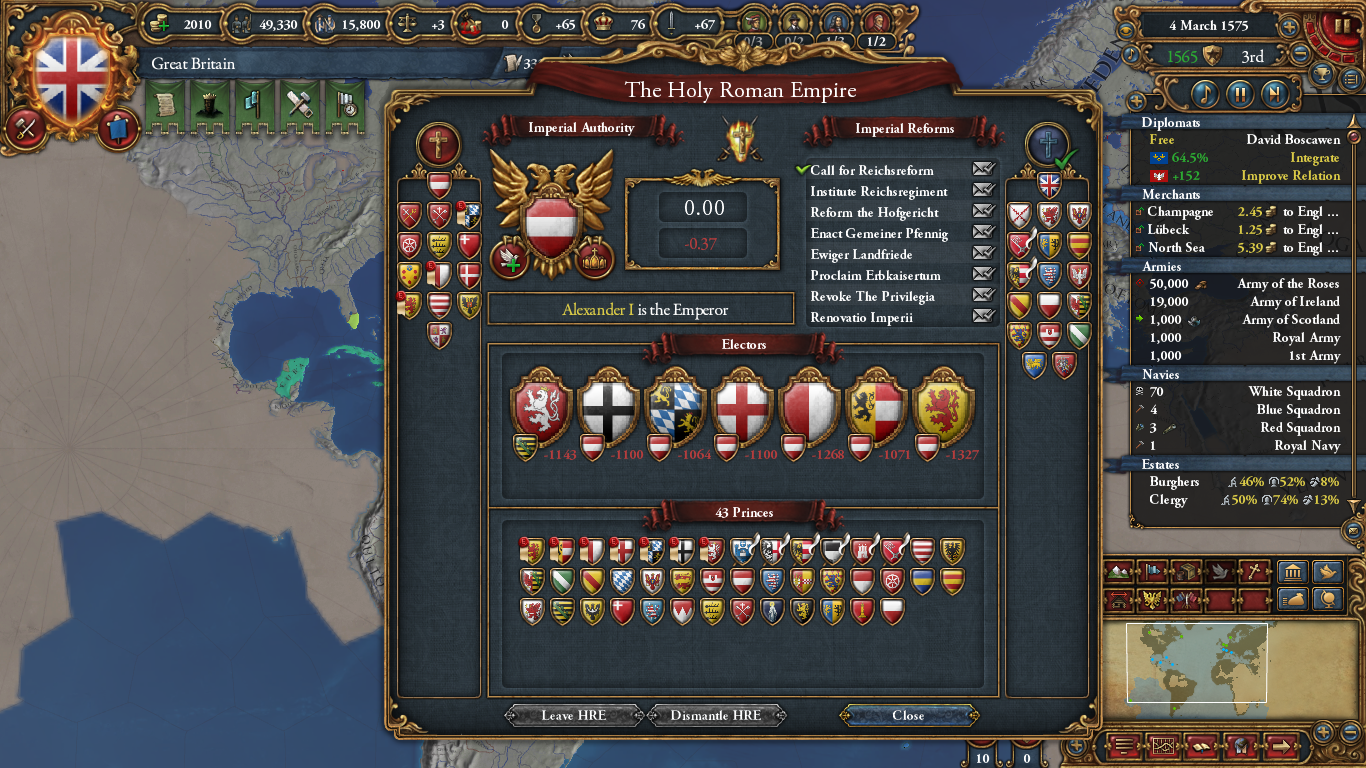Screen dimensions: 1366x768
Task: Toggle the envelope beside Institute Reichsregiment
Action: 983,191
